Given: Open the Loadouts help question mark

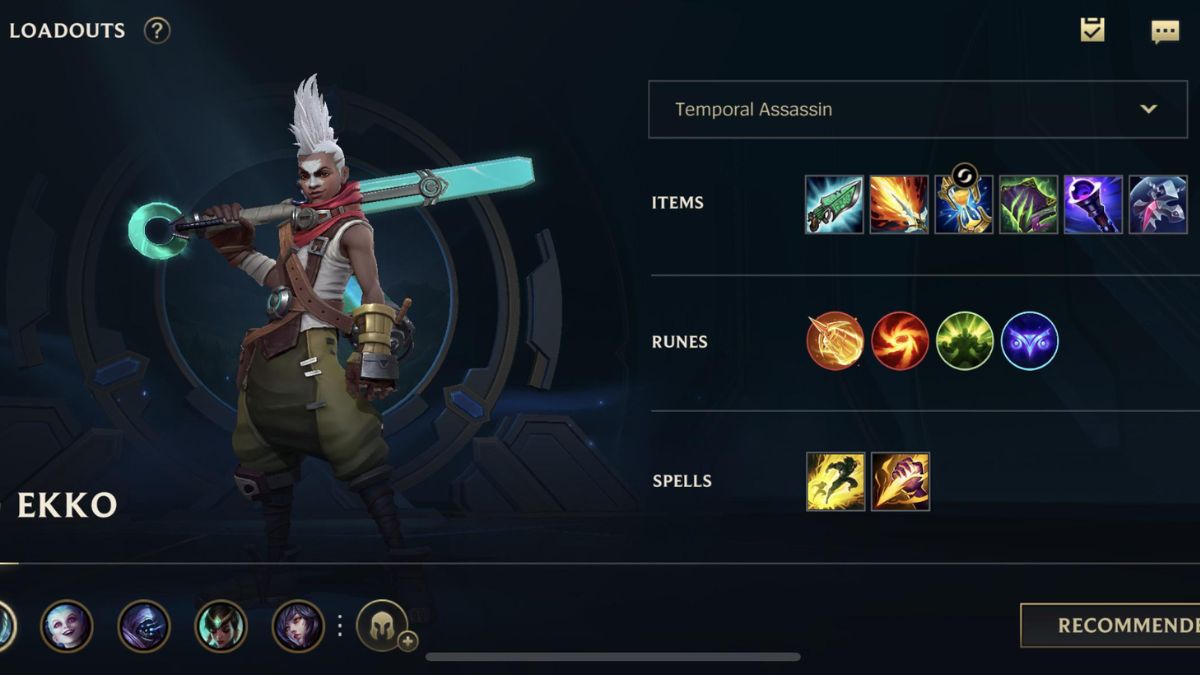Looking at the screenshot, I should (x=157, y=30).
